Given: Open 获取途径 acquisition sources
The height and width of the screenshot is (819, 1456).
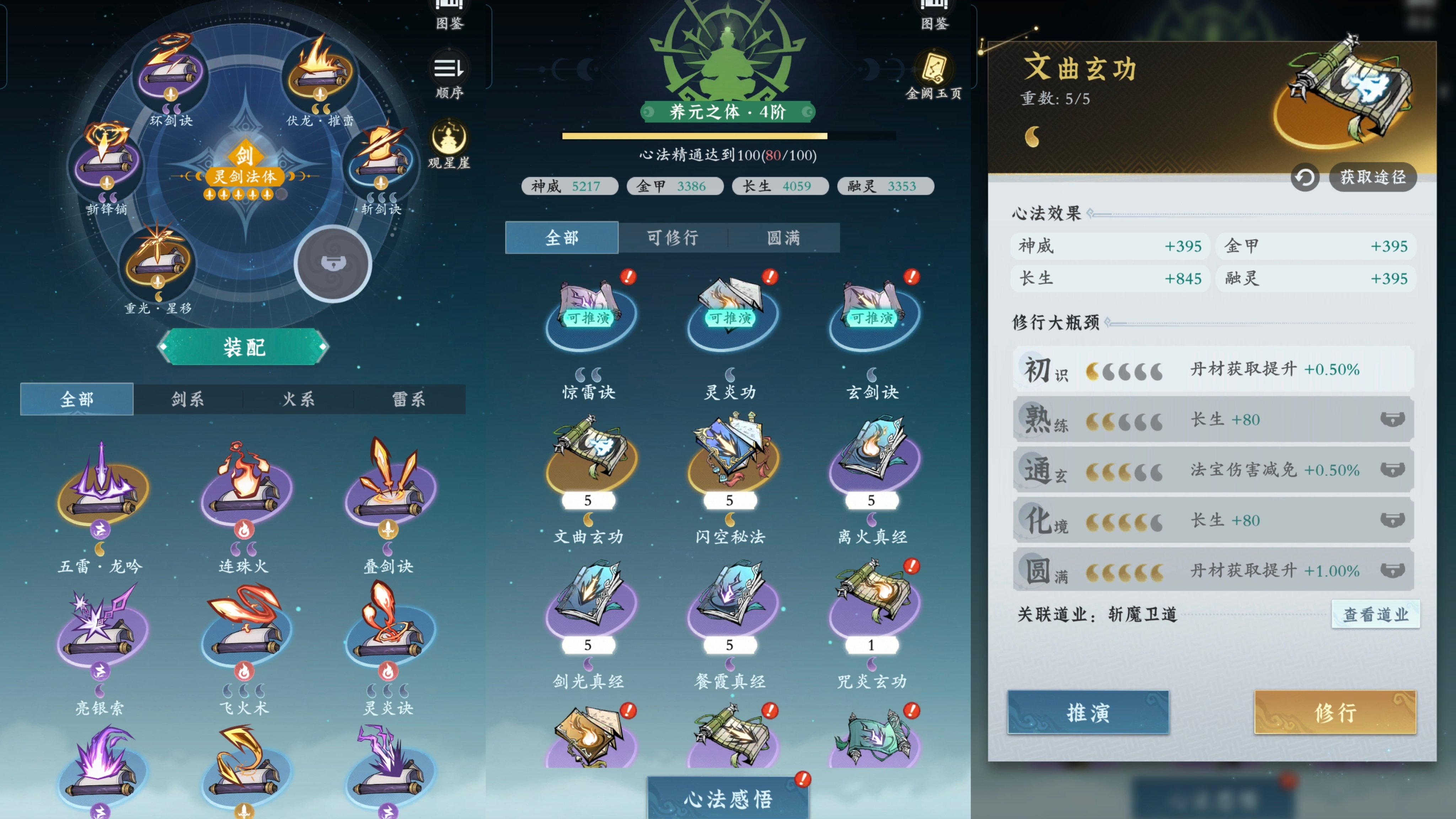Looking at the screenshot, I should tap(1372, 177).
